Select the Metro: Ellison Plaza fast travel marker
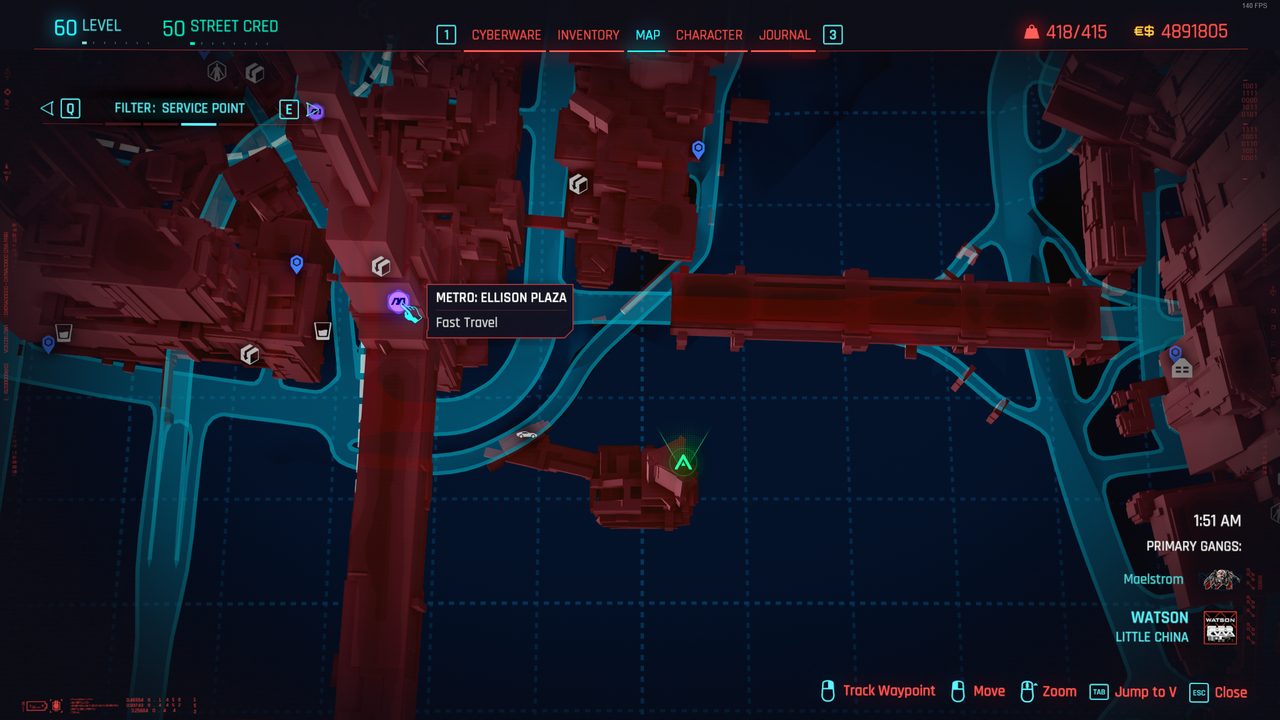The width and height of the screenshot is (1280, 720). pyautogui.click(x=398, y=300)
